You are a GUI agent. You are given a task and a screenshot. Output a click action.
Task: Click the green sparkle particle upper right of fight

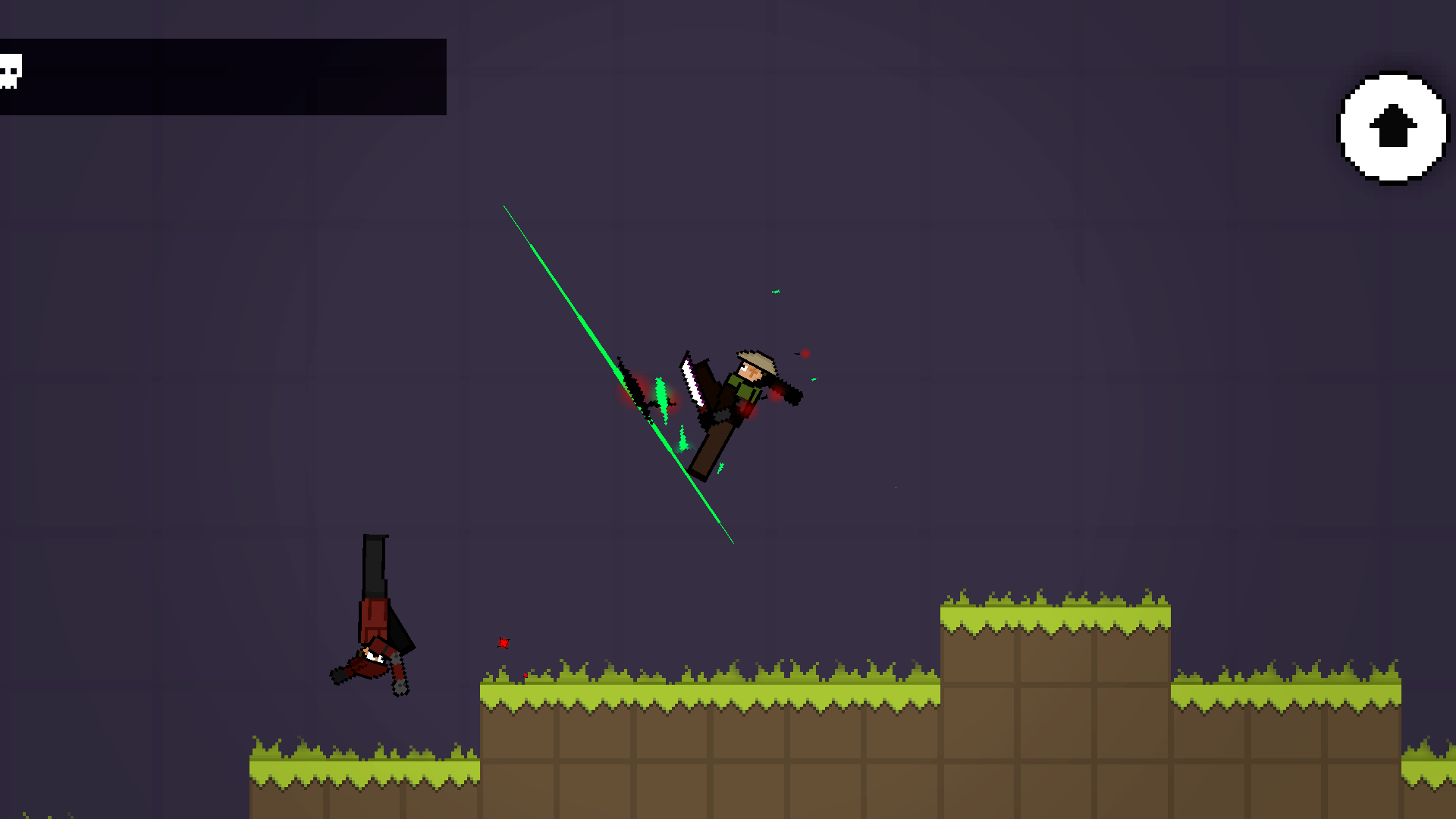pyautogui.click(x=775, y=290)
